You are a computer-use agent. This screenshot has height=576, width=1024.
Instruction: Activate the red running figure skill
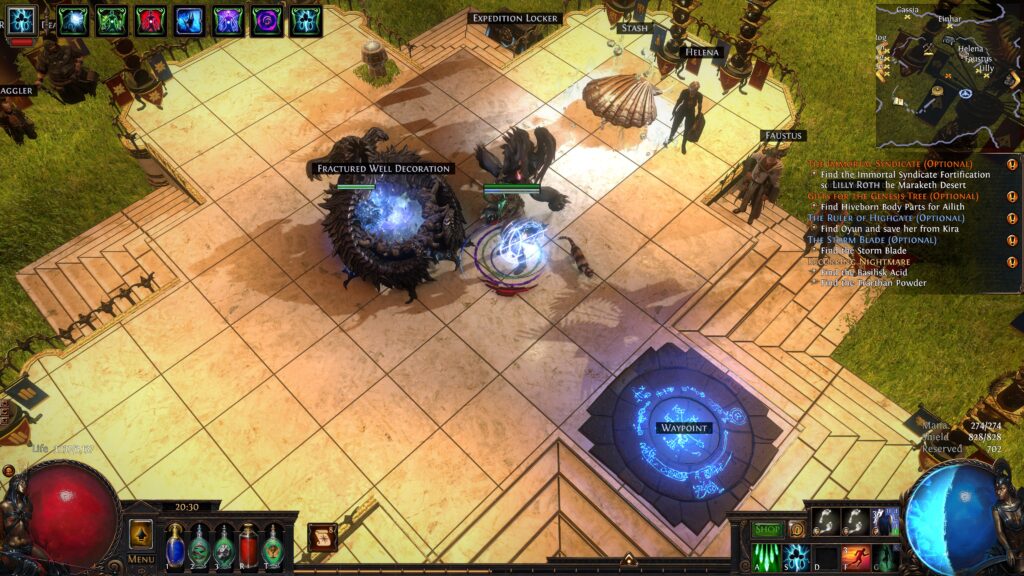point(855,557)
